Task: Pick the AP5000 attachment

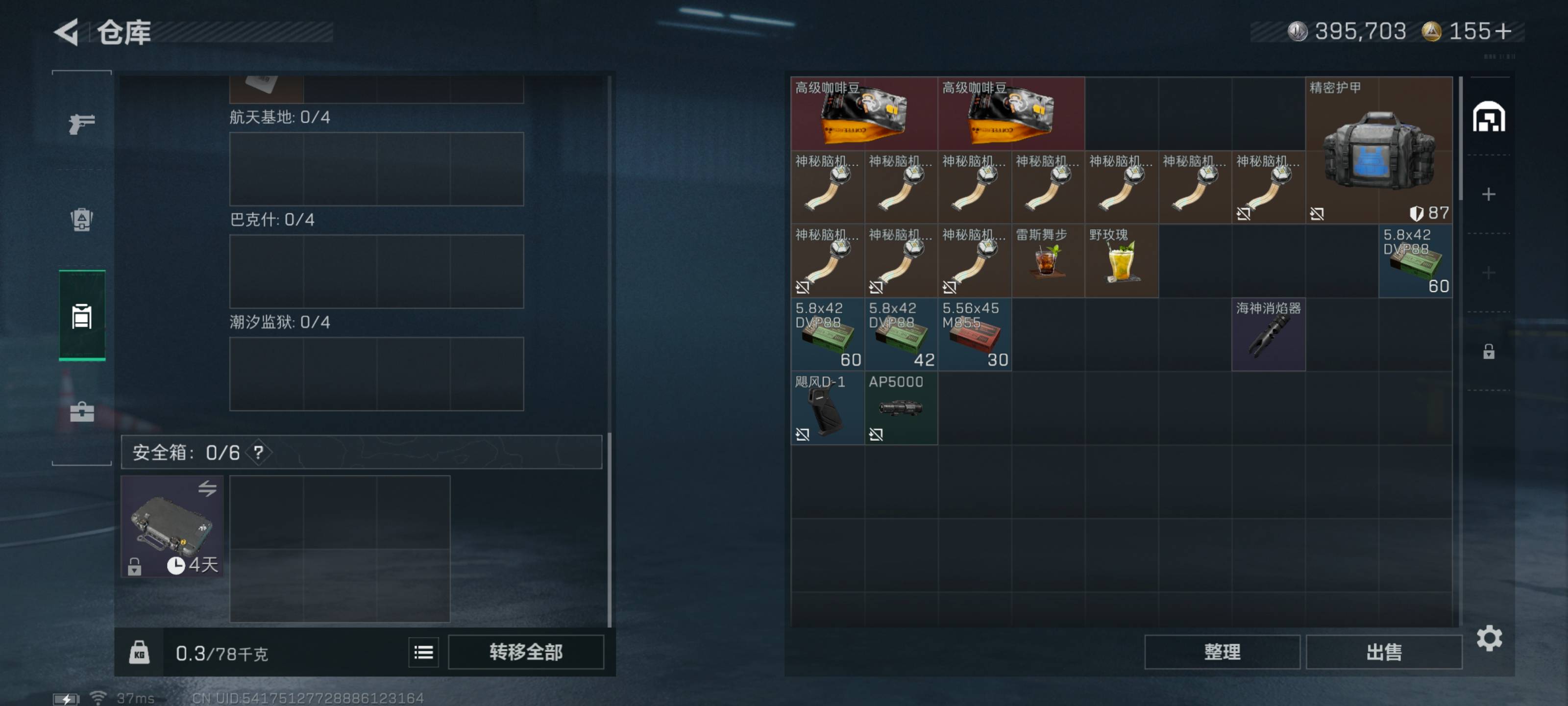Action: 901,408
